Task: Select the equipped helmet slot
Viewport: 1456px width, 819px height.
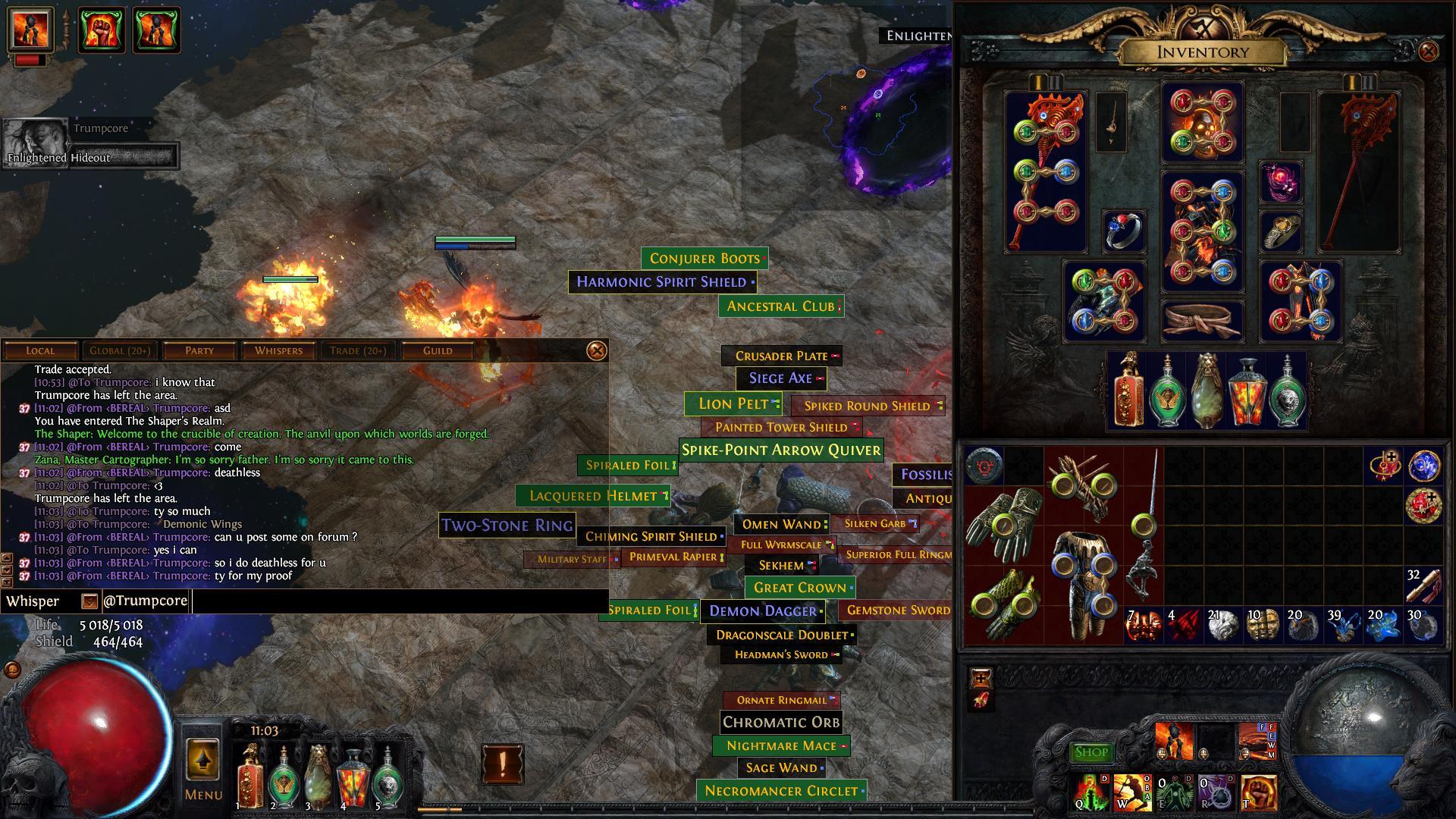Action: click(1202, 121)
